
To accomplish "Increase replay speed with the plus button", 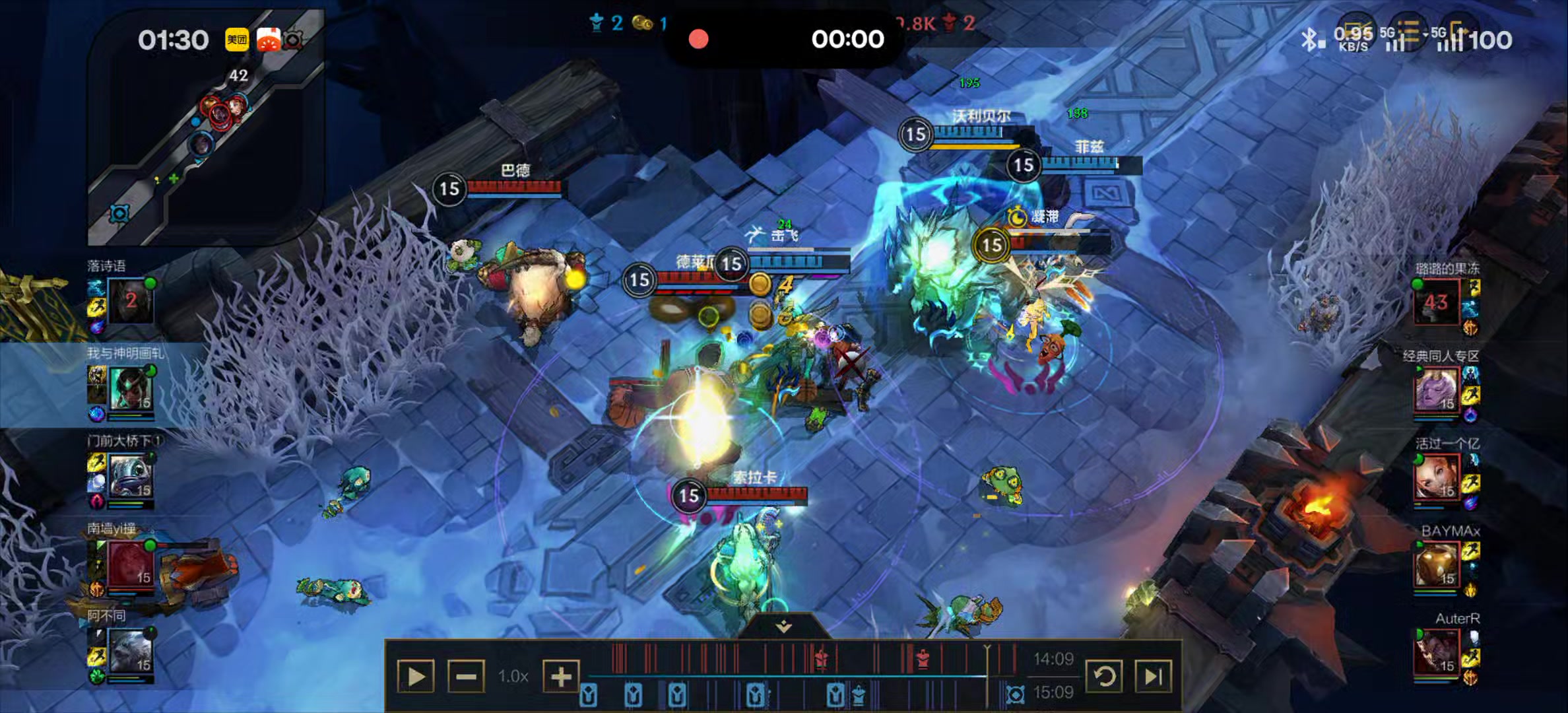I will coord(561,677).
